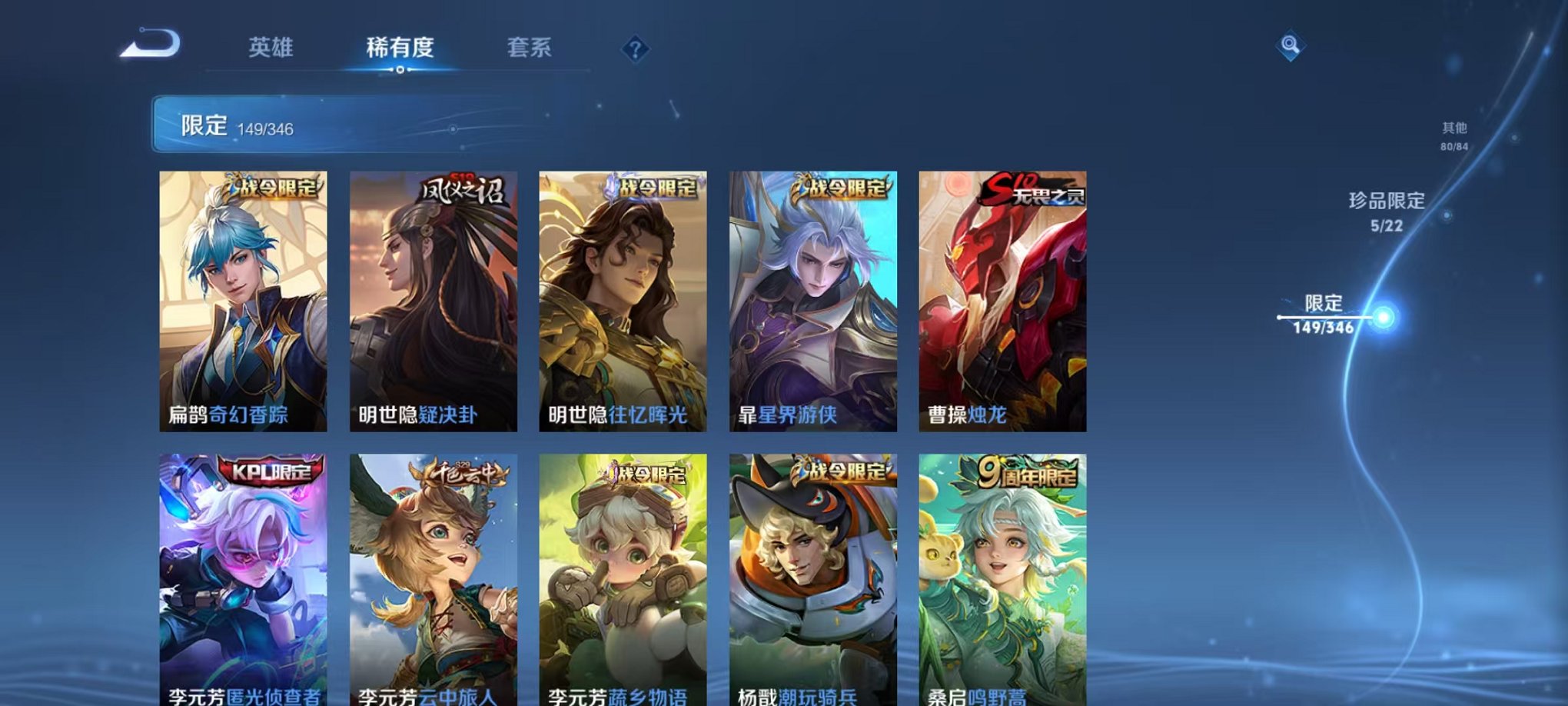Select the 稀有度 tab
This screenshot has height=706, width=1568.
(400, 48)
